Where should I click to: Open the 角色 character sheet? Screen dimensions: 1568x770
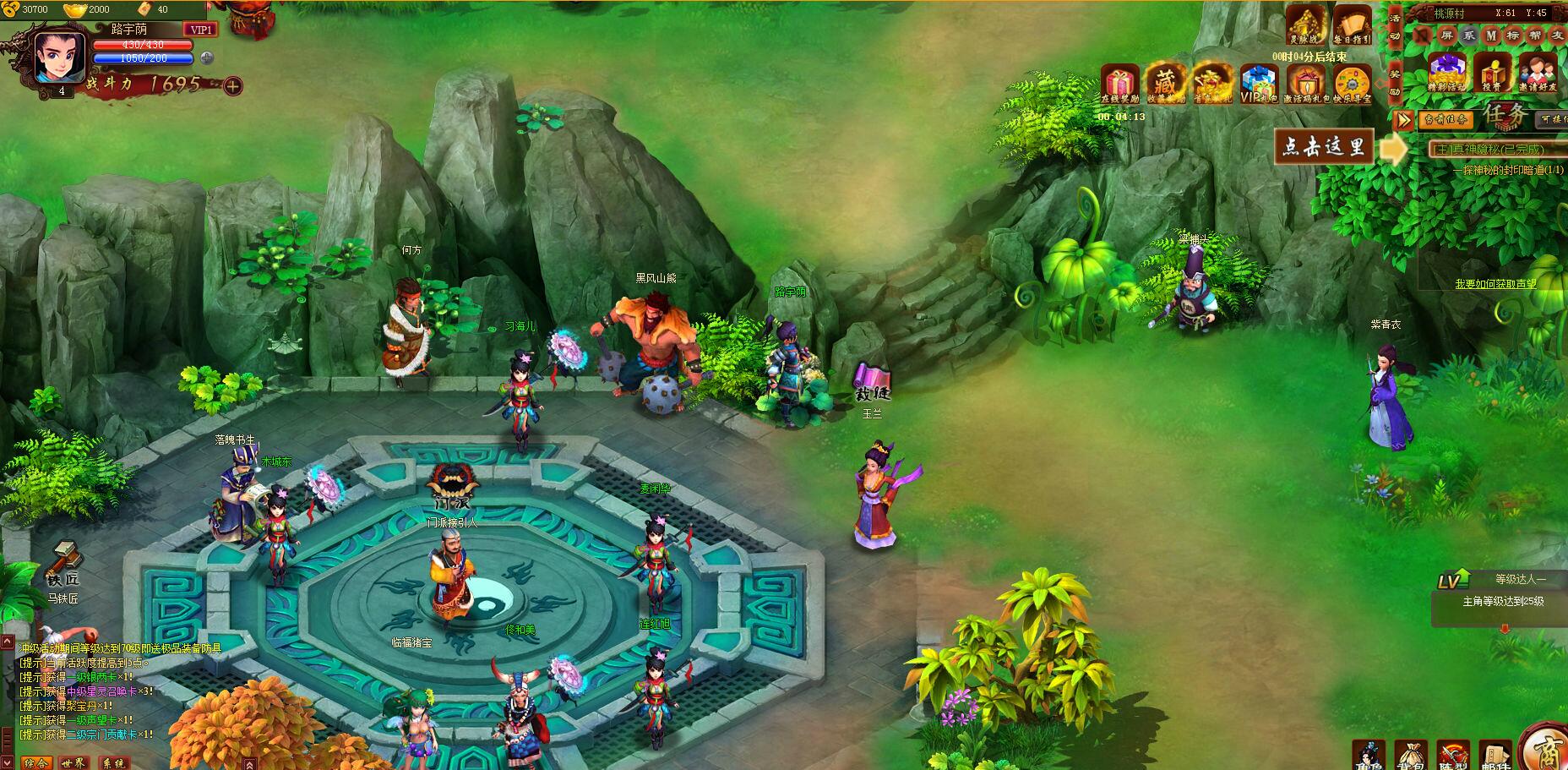(x=1369, y=755)
